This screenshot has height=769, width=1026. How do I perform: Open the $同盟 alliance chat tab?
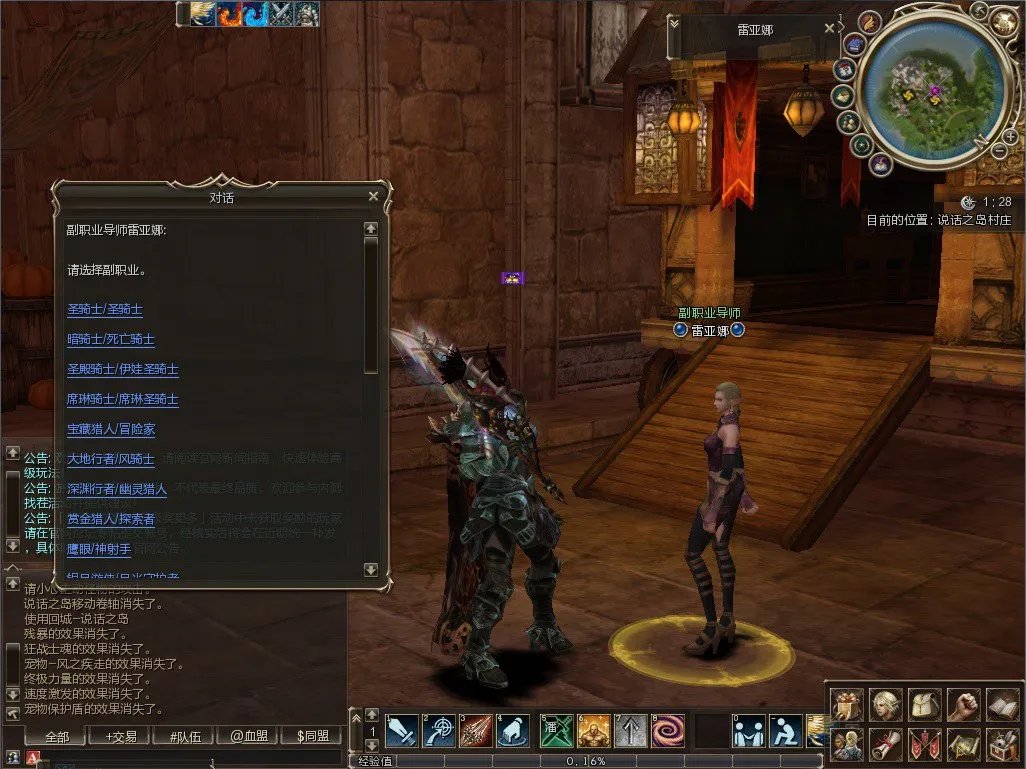[313, 737]
